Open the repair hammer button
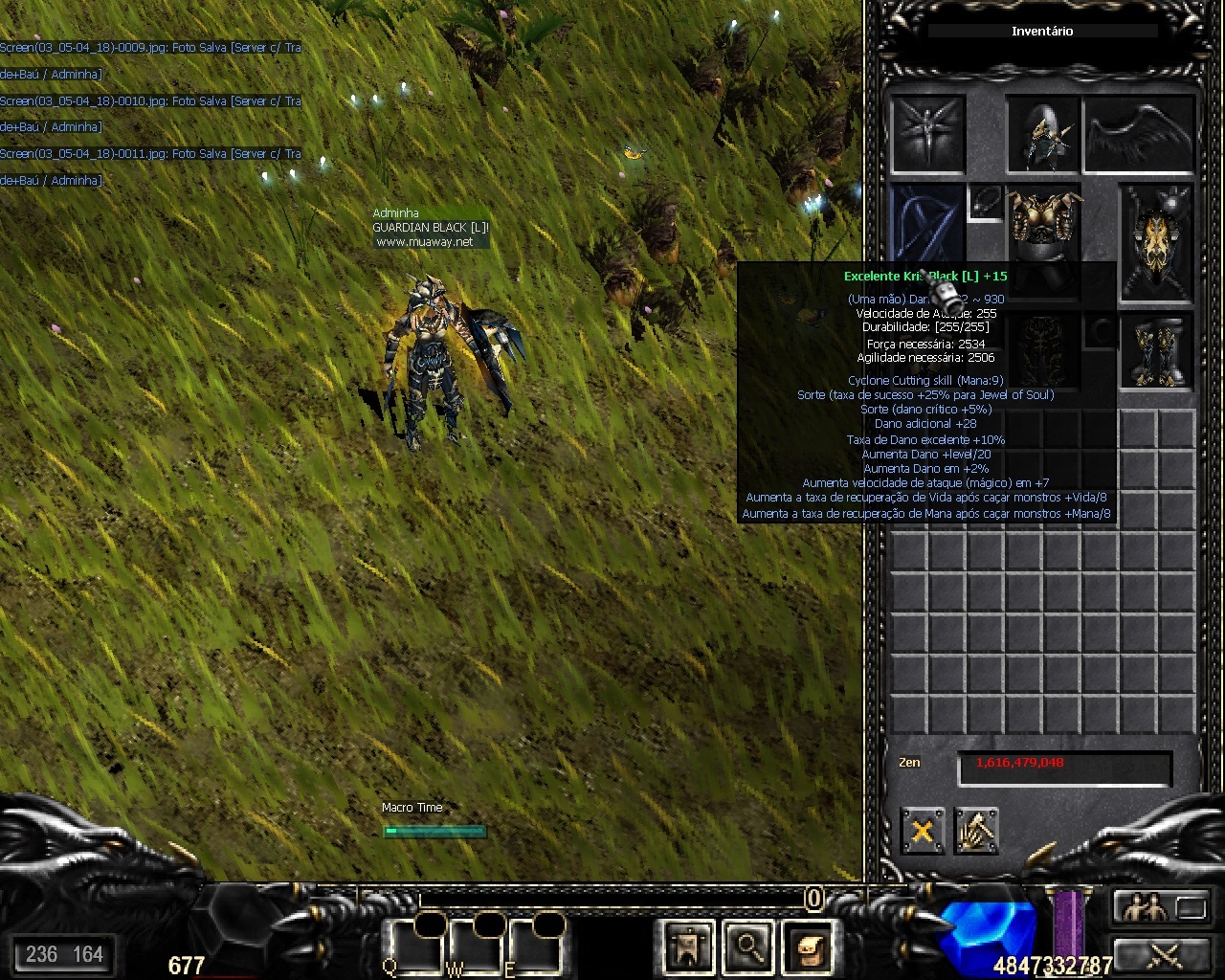The height and width of the screenshot is (980, 1225). tap(976, 830)
